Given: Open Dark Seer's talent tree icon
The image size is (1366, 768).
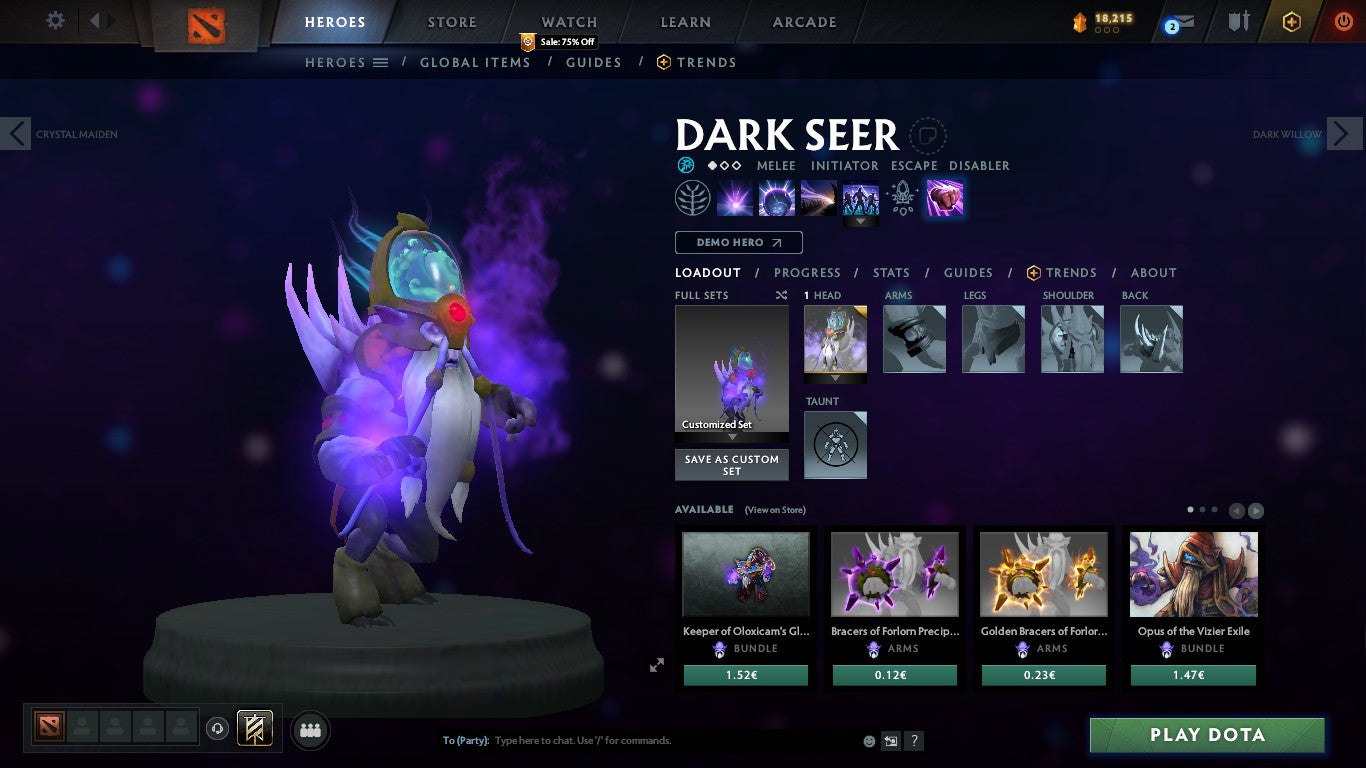Looking at the screenshot, I should point(691,197).
